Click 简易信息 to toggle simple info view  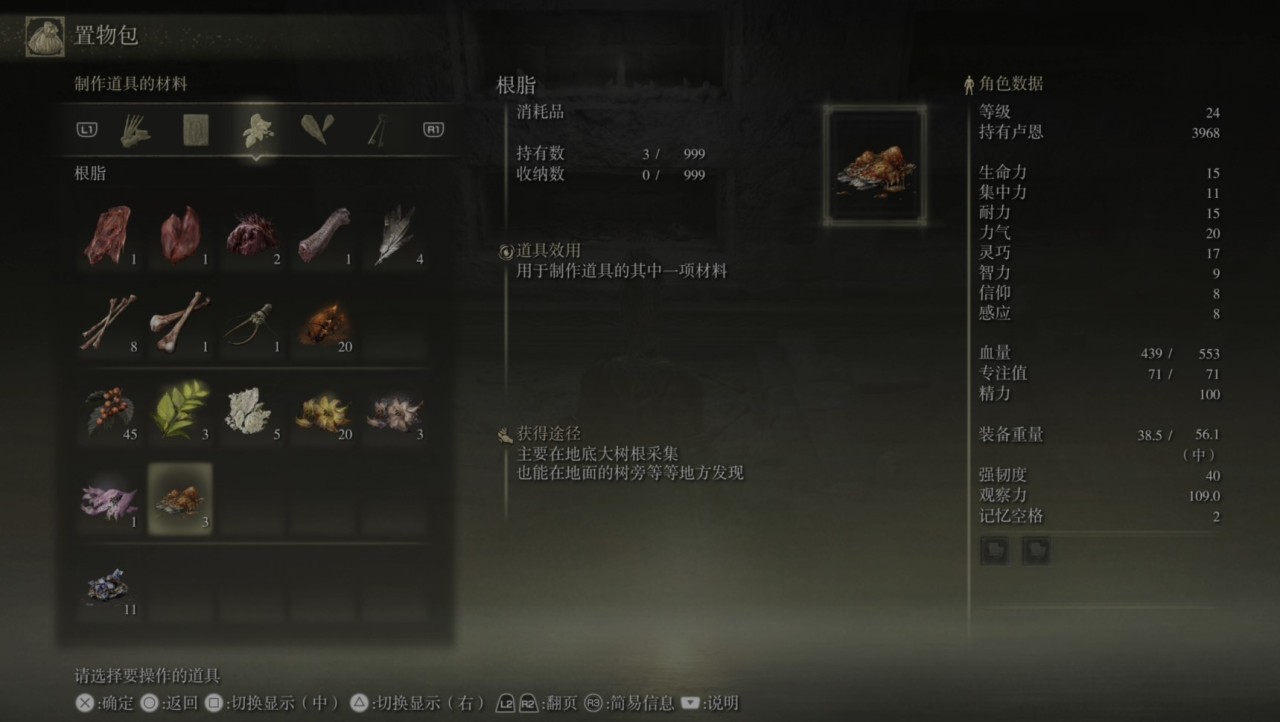(634, 703)
